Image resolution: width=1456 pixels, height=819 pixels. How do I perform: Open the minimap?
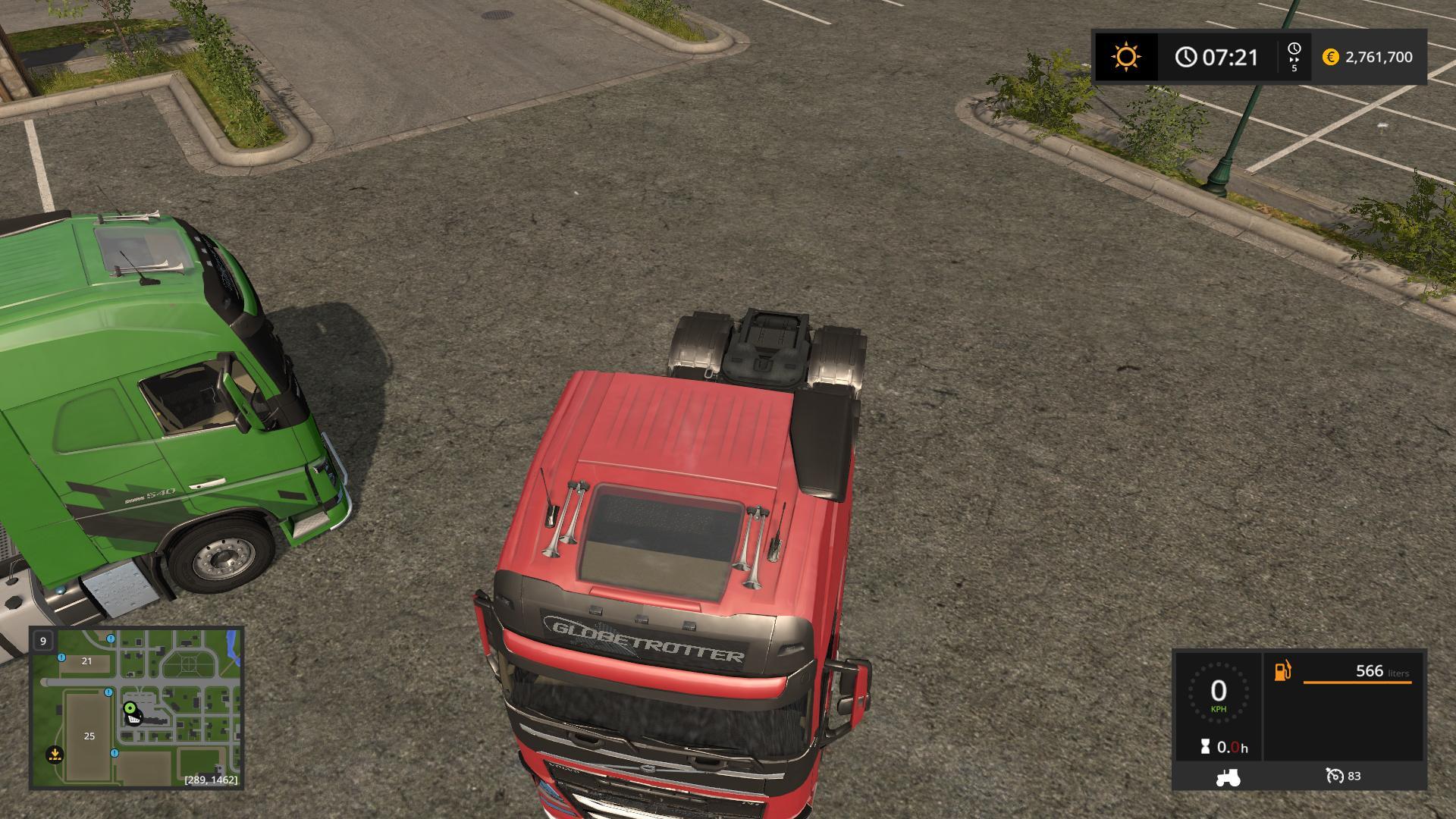136,708
